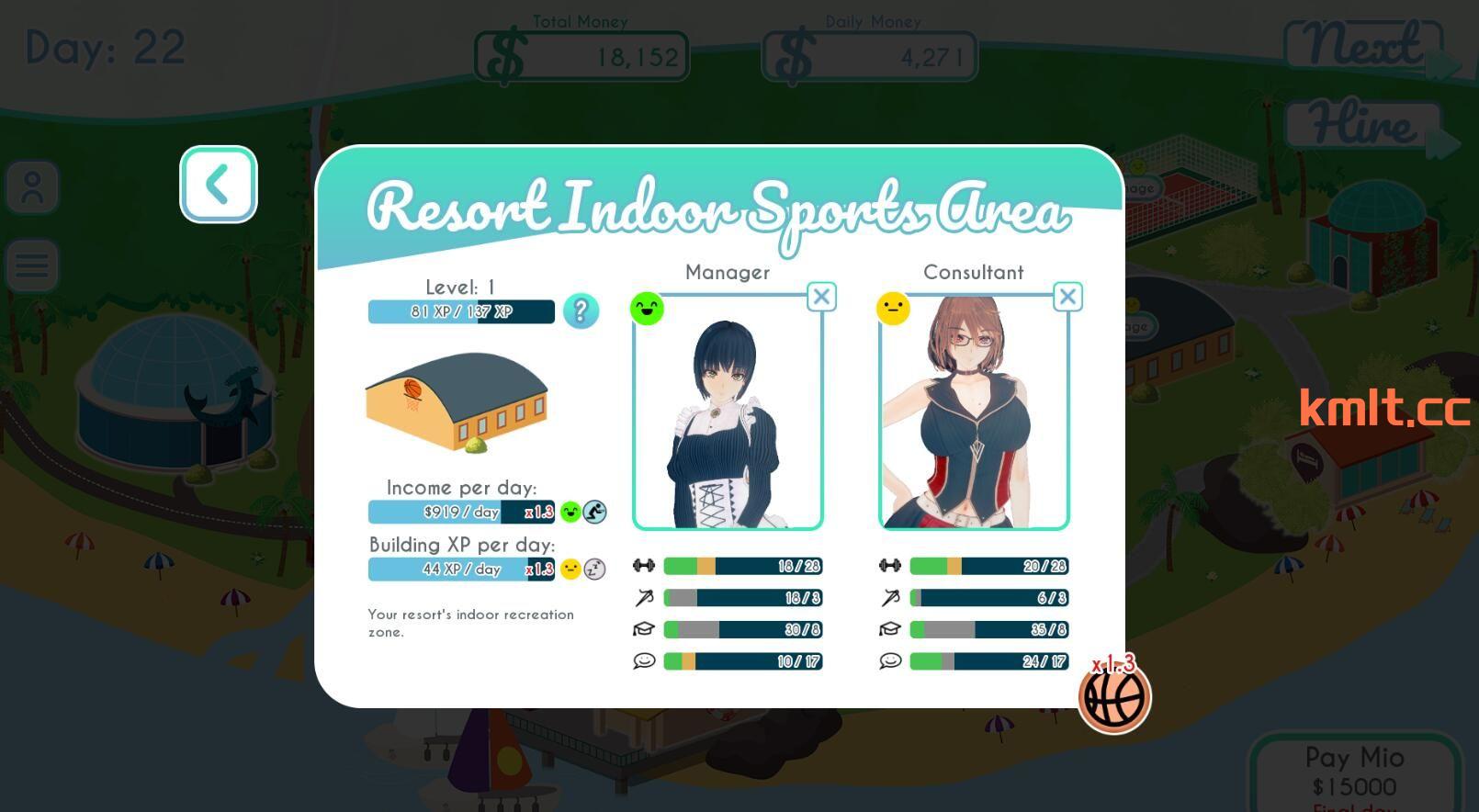Open the hamburger menu on the left edge

[32, 265]
